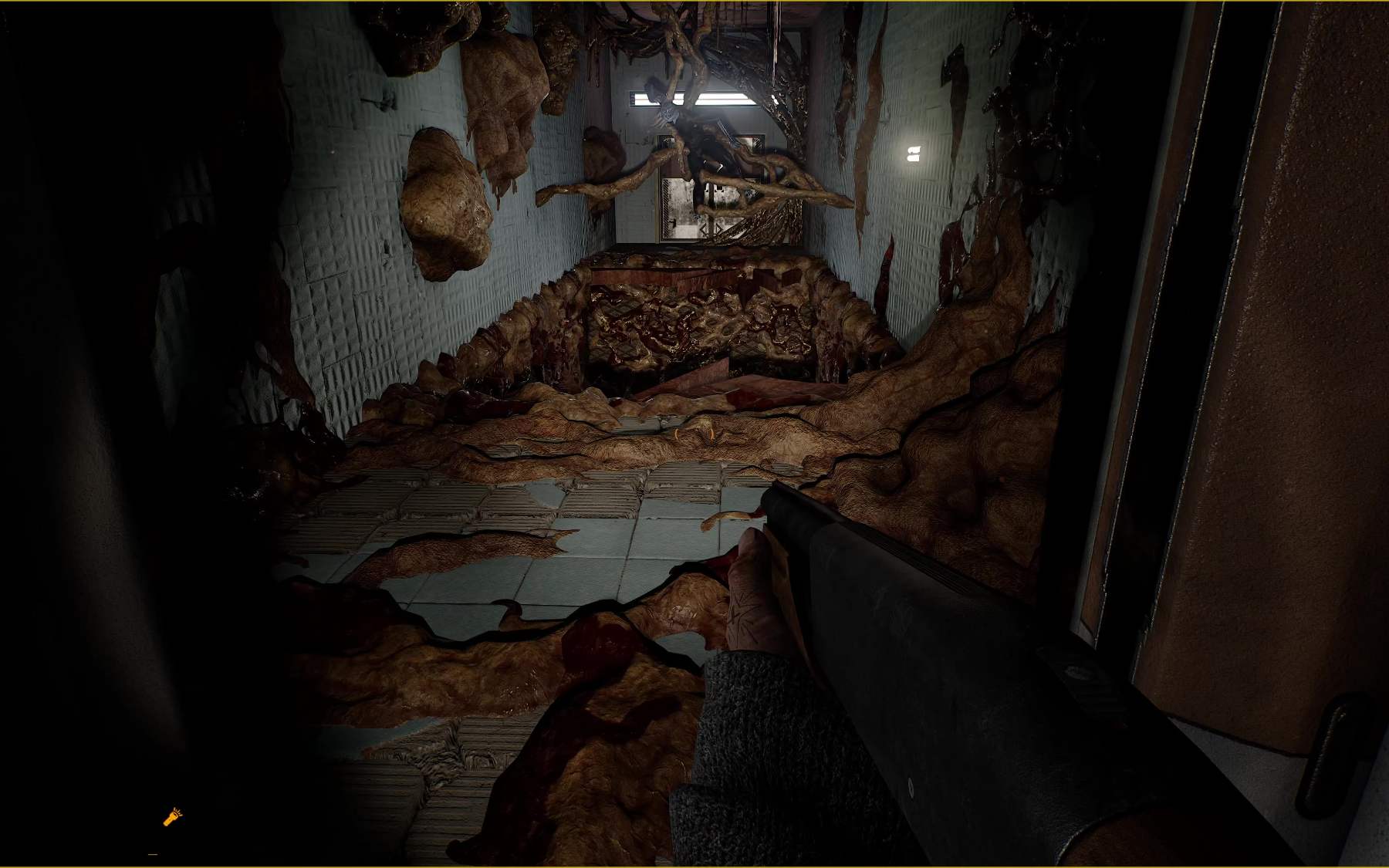Click the orange flashlight HUD icon
The height and width of the screenshot is (868, 1389).
tap(172, 817)
